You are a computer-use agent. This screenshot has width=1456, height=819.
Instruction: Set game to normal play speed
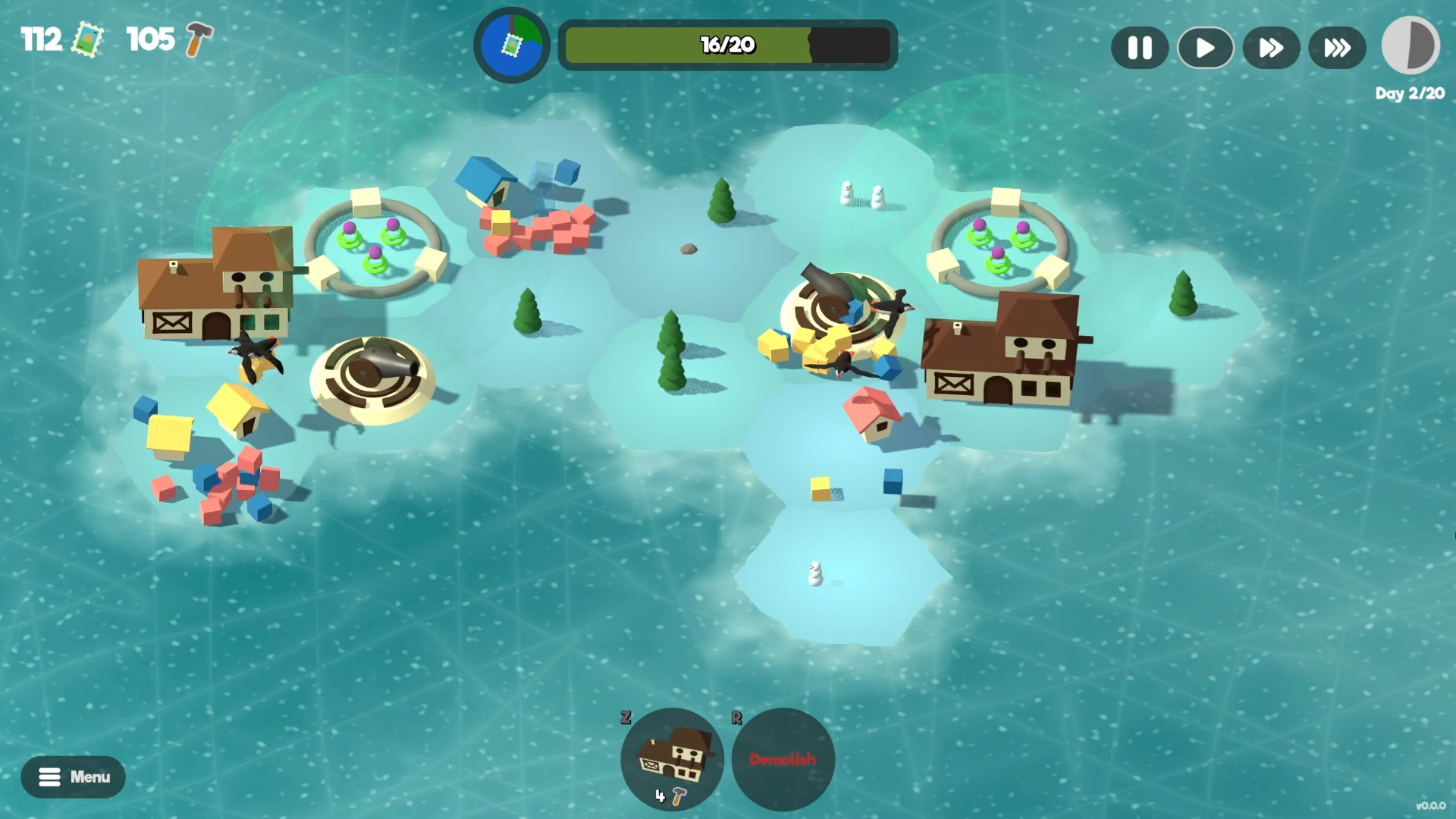click(x=1205, y=48)
